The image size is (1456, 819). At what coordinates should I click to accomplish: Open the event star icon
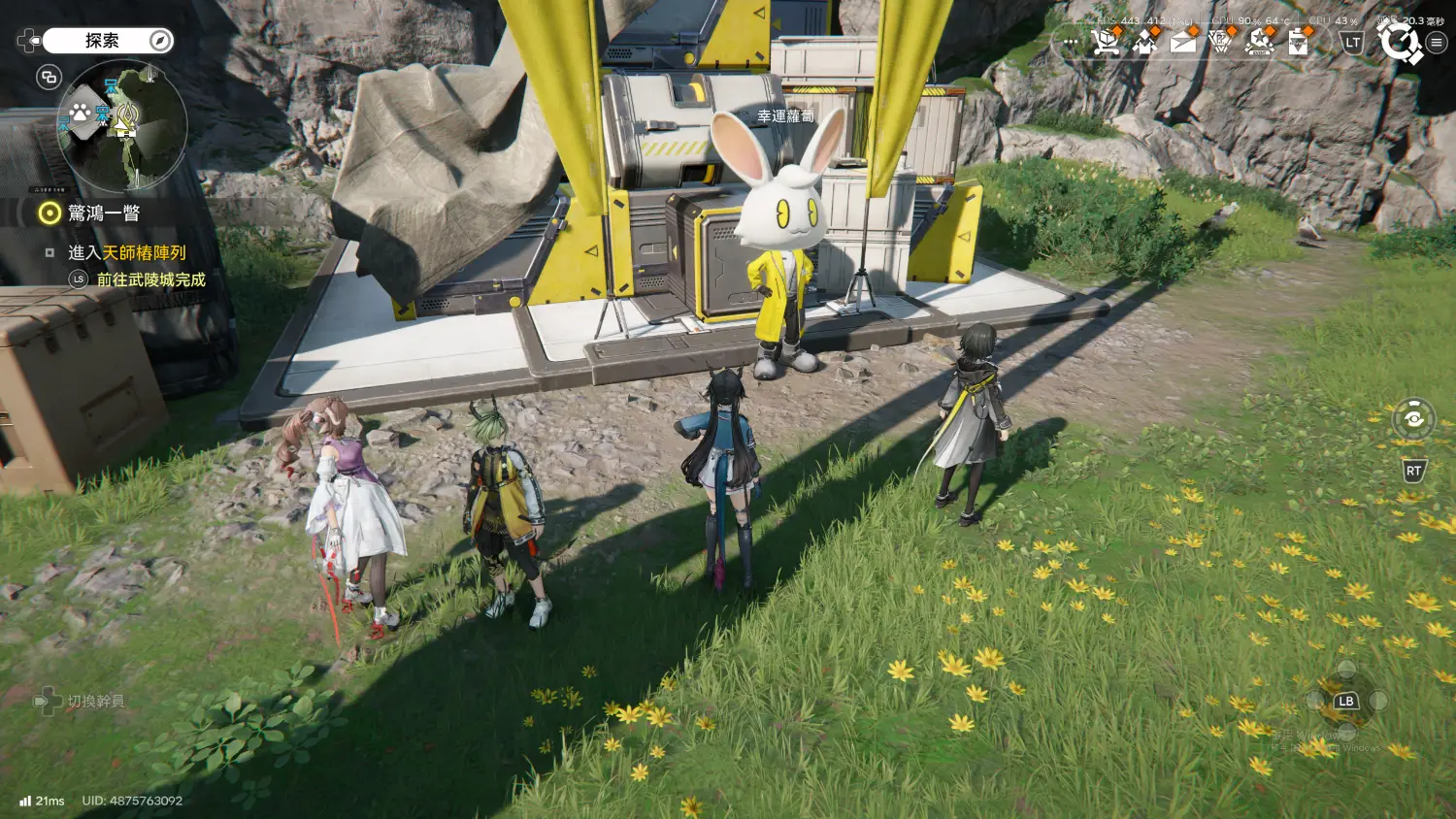tap(1260, 42)
